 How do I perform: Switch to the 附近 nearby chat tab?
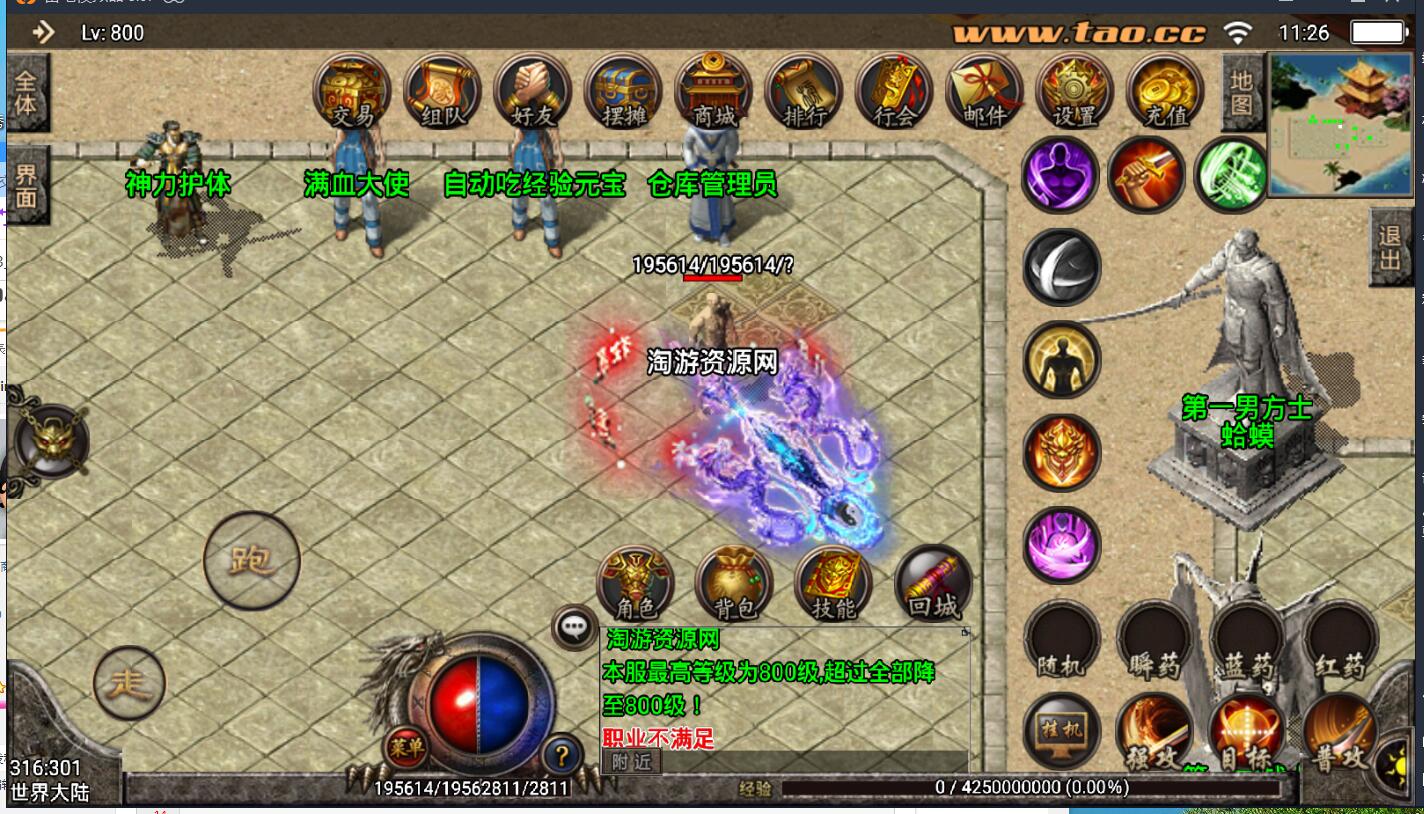631,762
